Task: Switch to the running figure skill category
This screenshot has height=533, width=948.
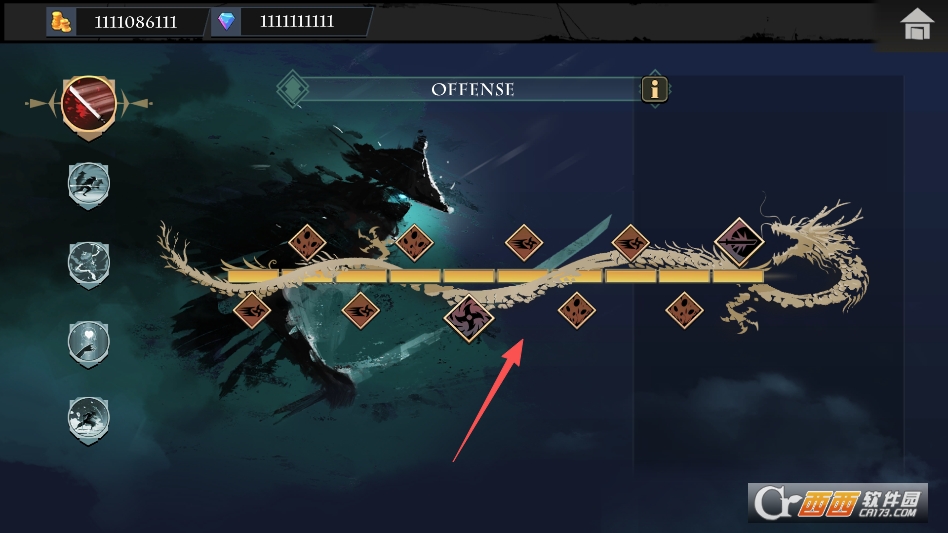Action: click(x=88, y=183)
